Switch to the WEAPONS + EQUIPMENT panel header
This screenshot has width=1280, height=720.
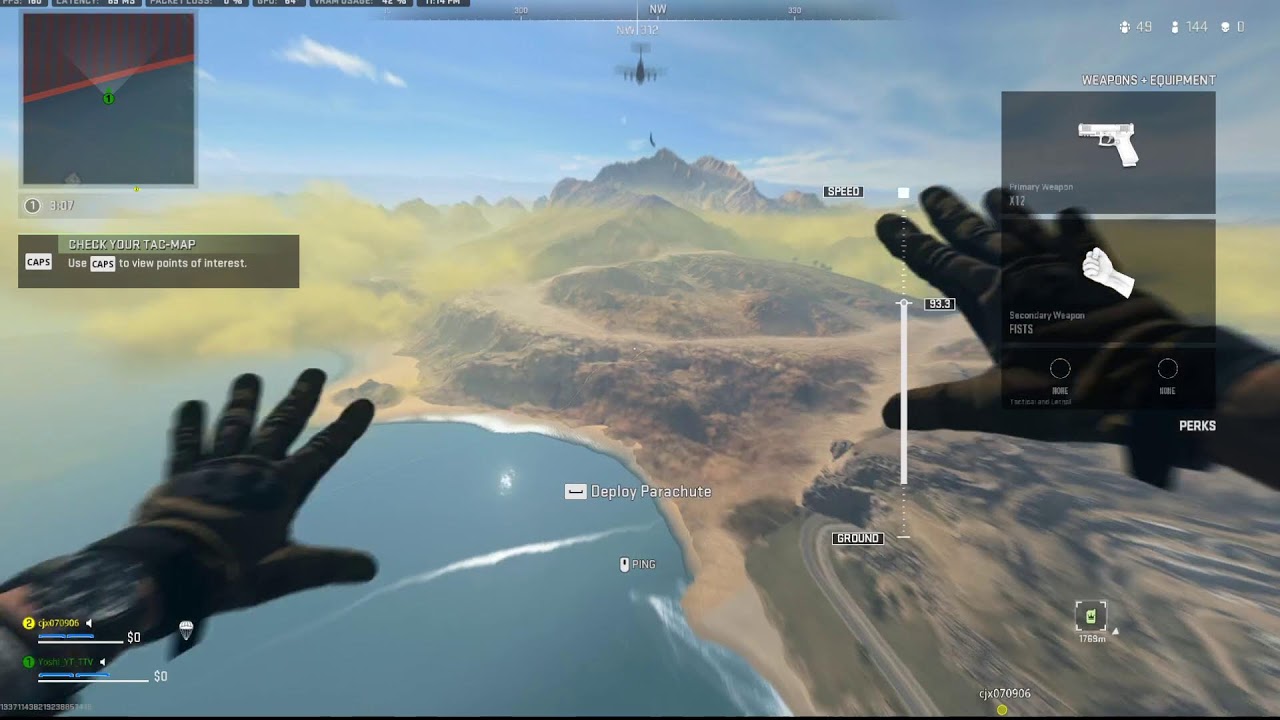pyautogui.click(x=1148, y=79)
